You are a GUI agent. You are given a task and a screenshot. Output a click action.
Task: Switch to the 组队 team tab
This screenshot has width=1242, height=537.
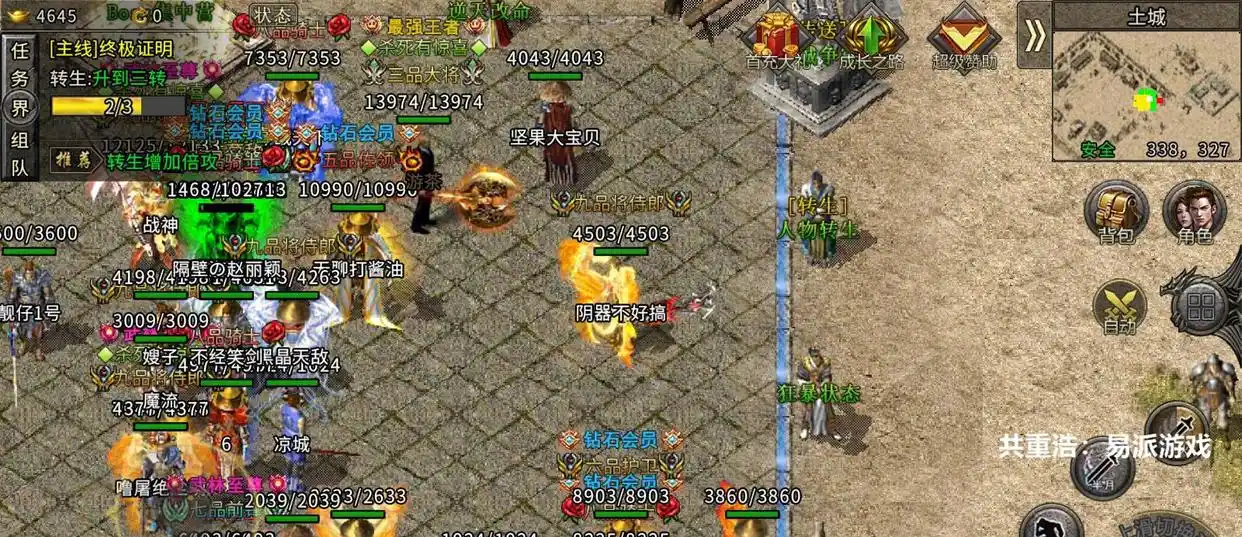[20, 155]
